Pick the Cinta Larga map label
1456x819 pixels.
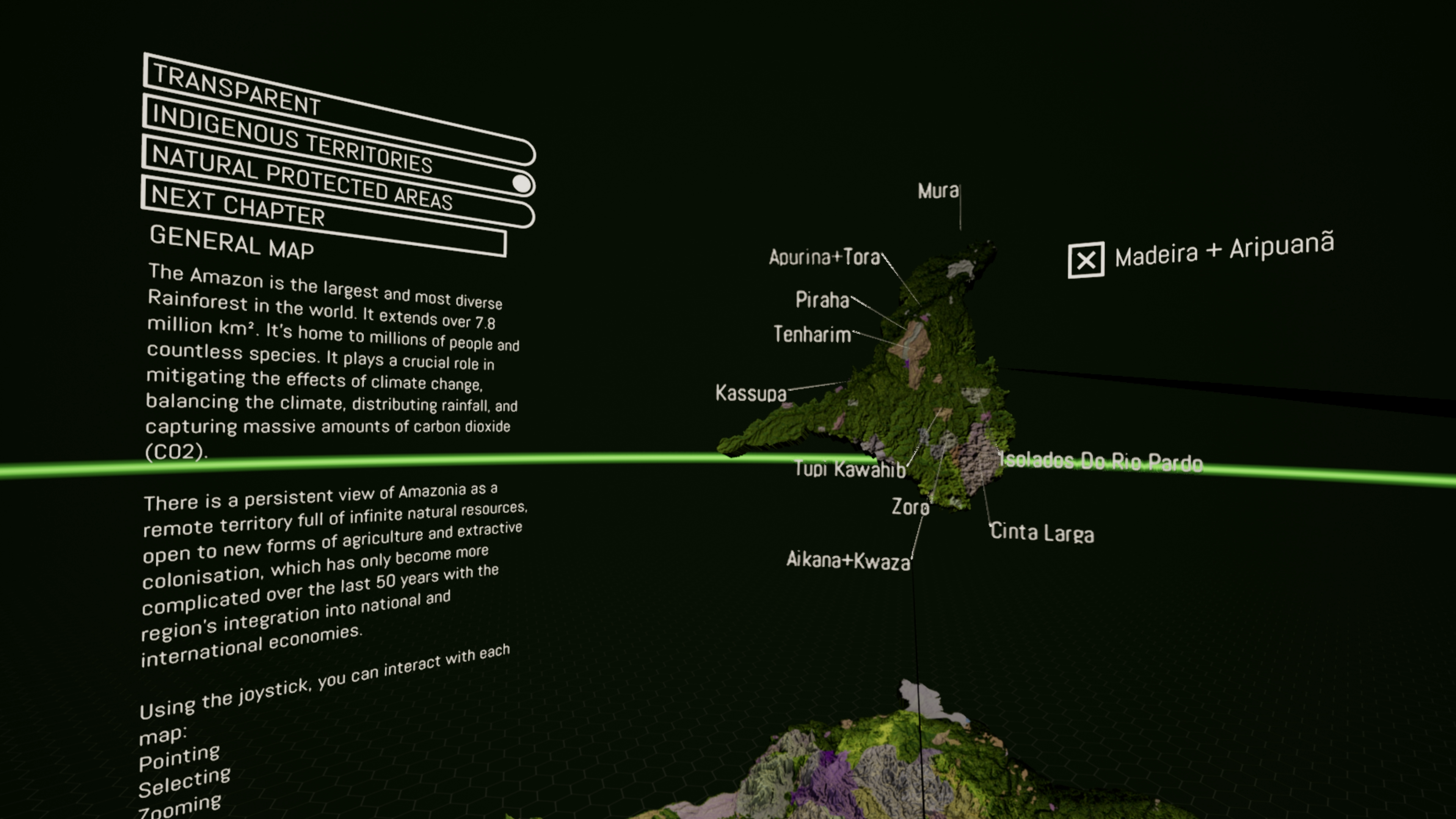(x=1042, y=532)
